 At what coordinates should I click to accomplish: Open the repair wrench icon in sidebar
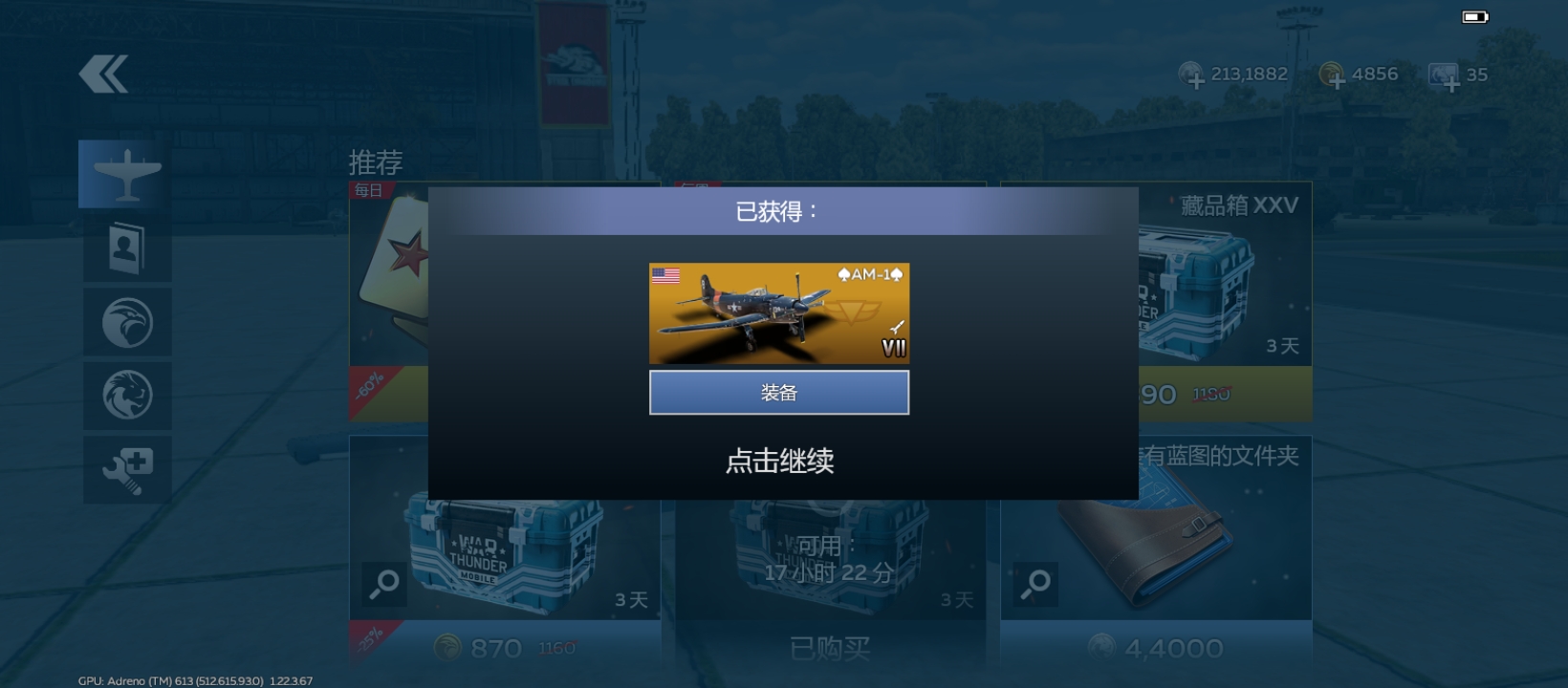point(127,467)
